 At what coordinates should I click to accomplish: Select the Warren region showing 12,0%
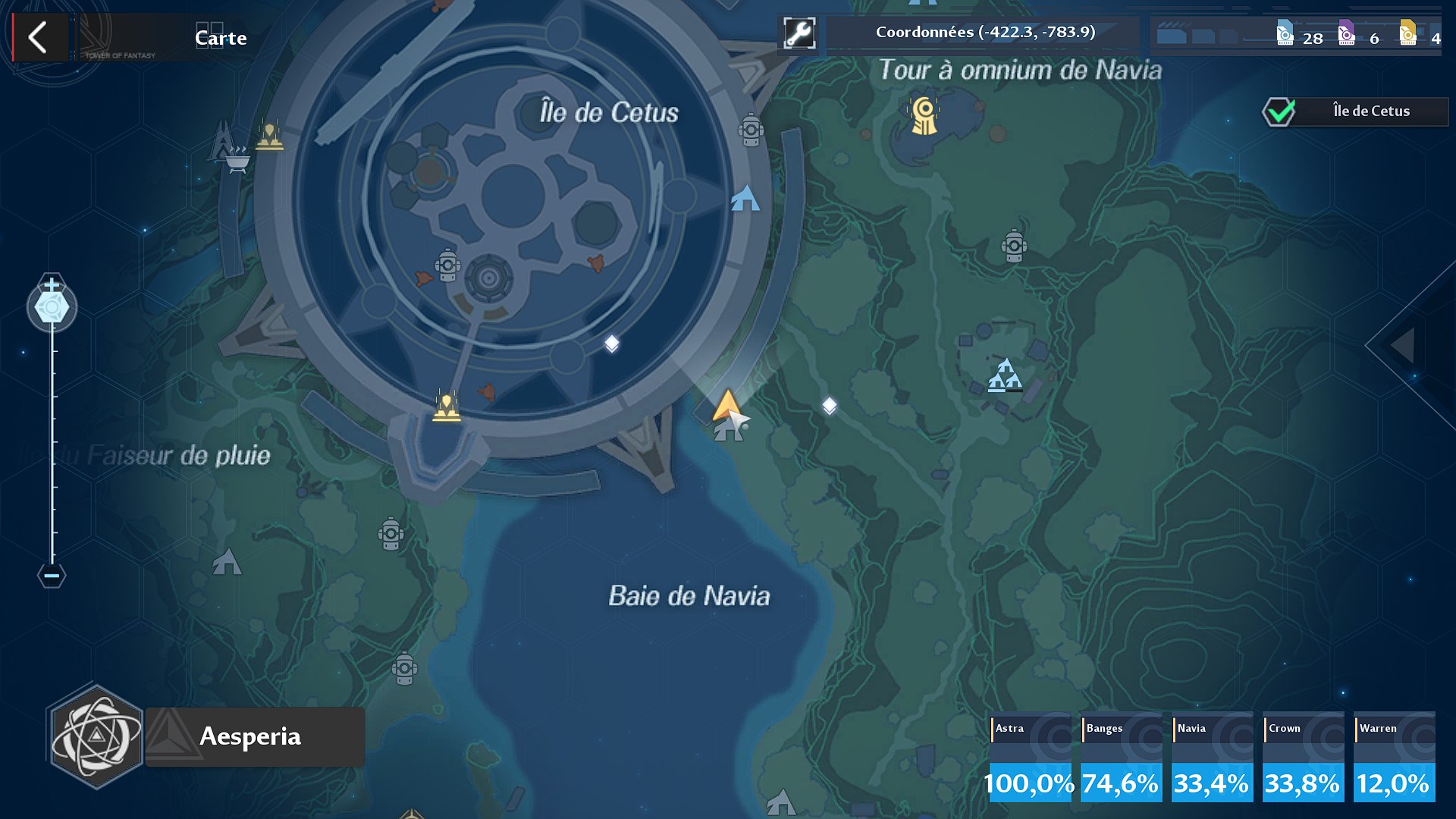point(1393,756)
